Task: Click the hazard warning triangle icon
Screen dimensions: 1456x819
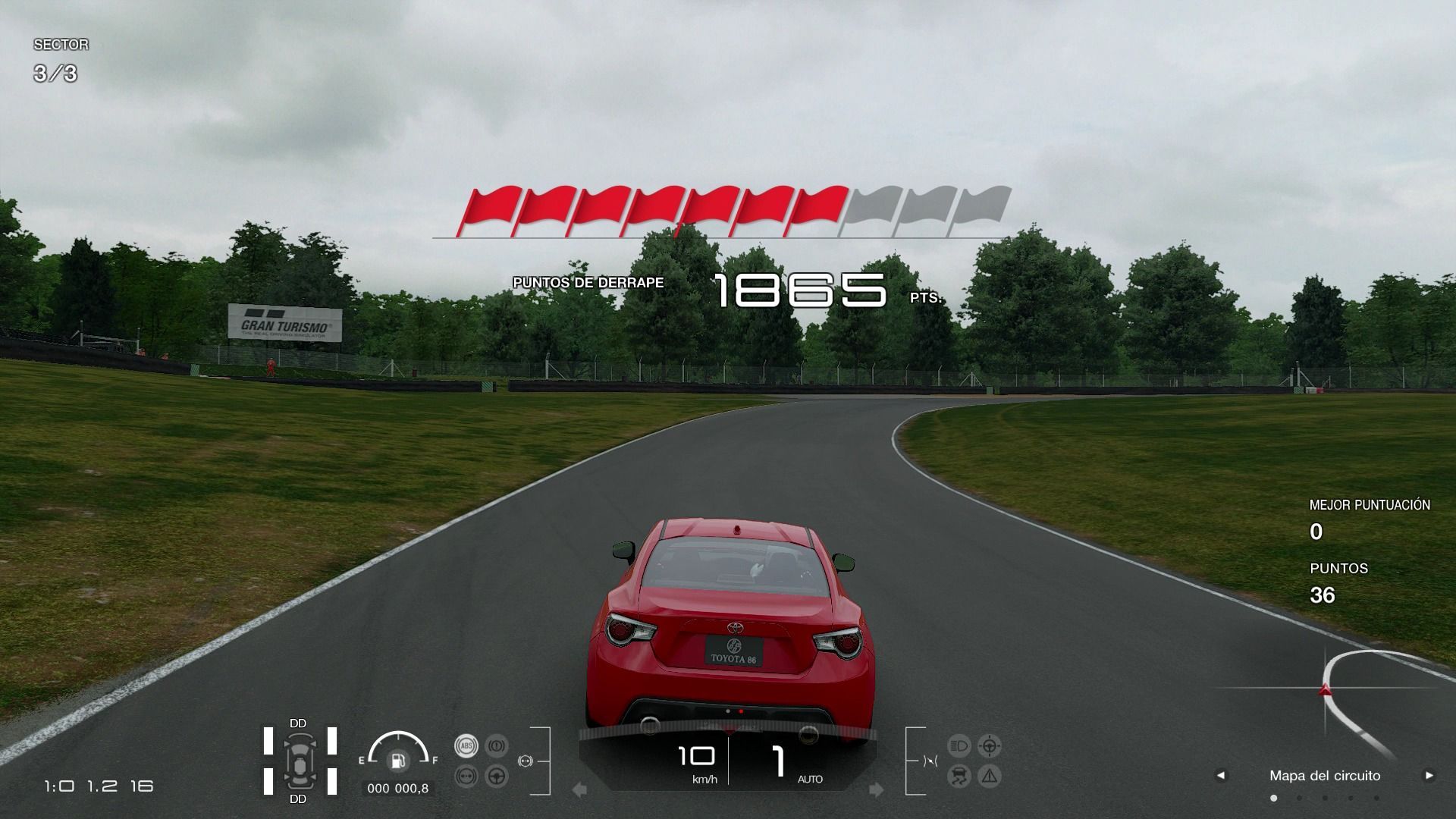Action: [x=989, y=776]
